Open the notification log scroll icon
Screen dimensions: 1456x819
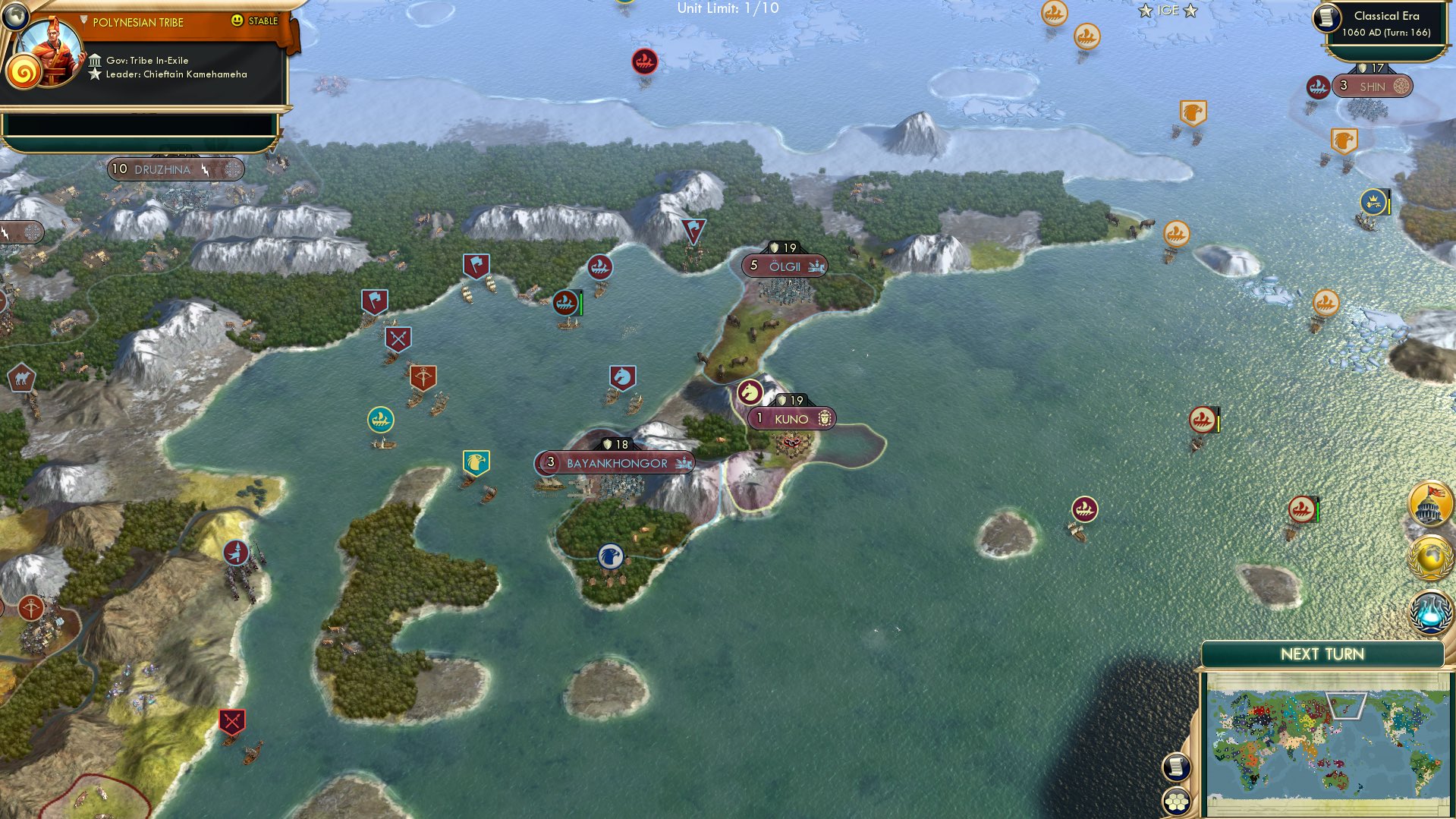(x=1177, y=768)
